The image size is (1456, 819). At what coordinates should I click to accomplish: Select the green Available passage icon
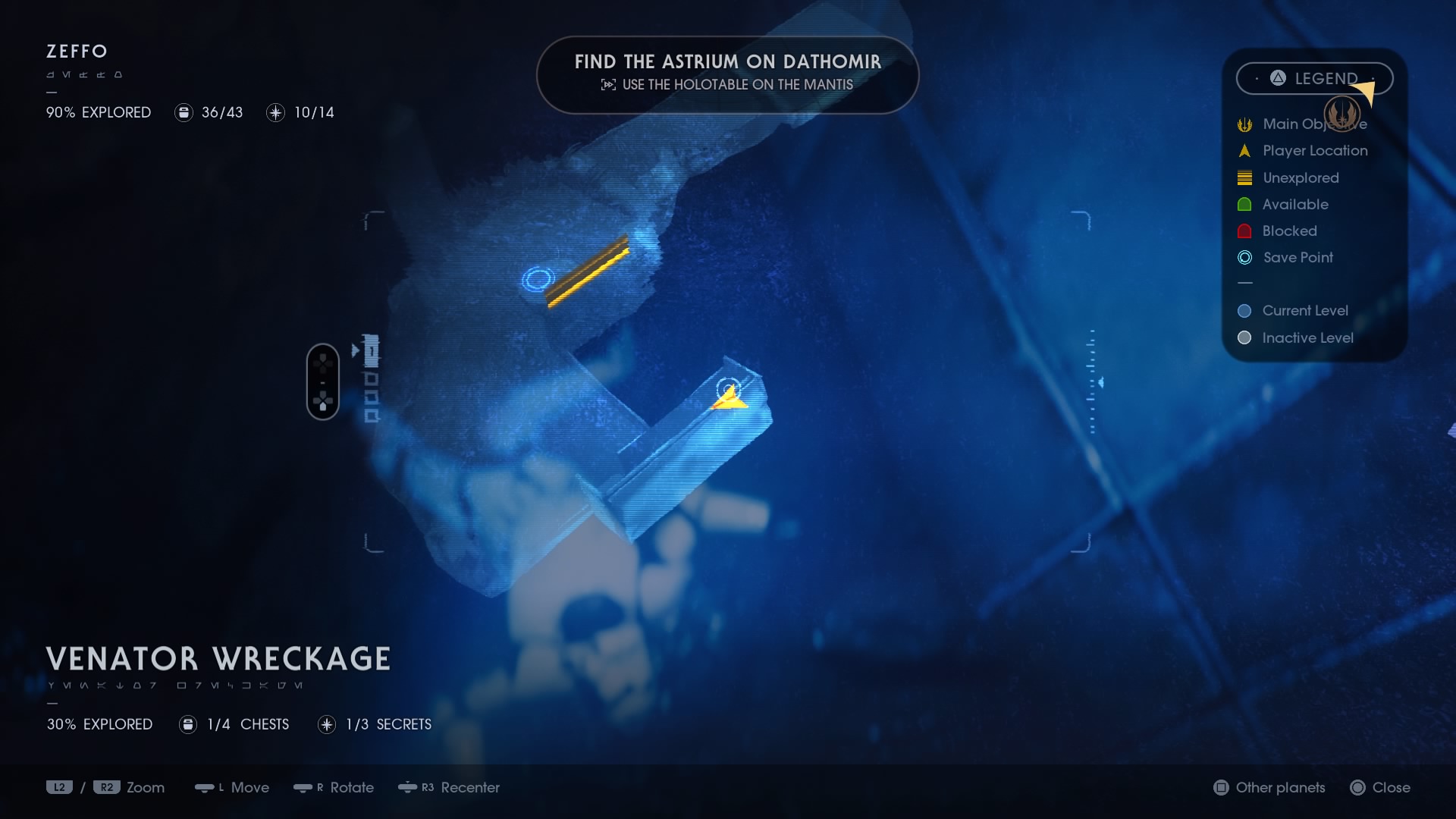(x=1244, y=204)
